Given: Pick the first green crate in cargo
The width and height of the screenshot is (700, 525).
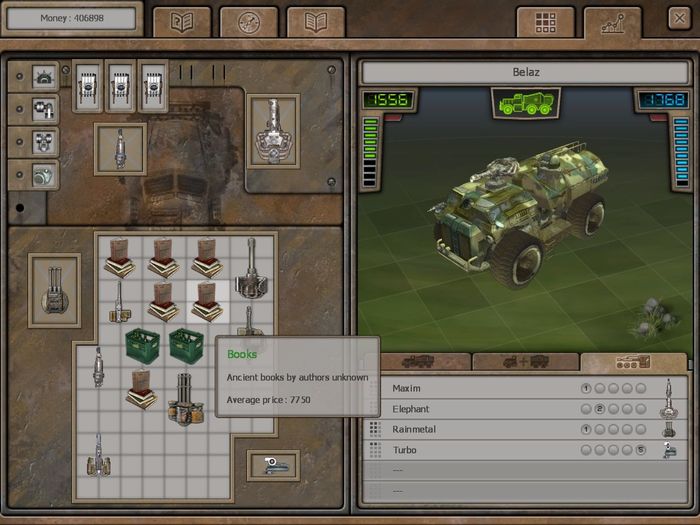Looking at the screenshot, I should coord(143,346).
